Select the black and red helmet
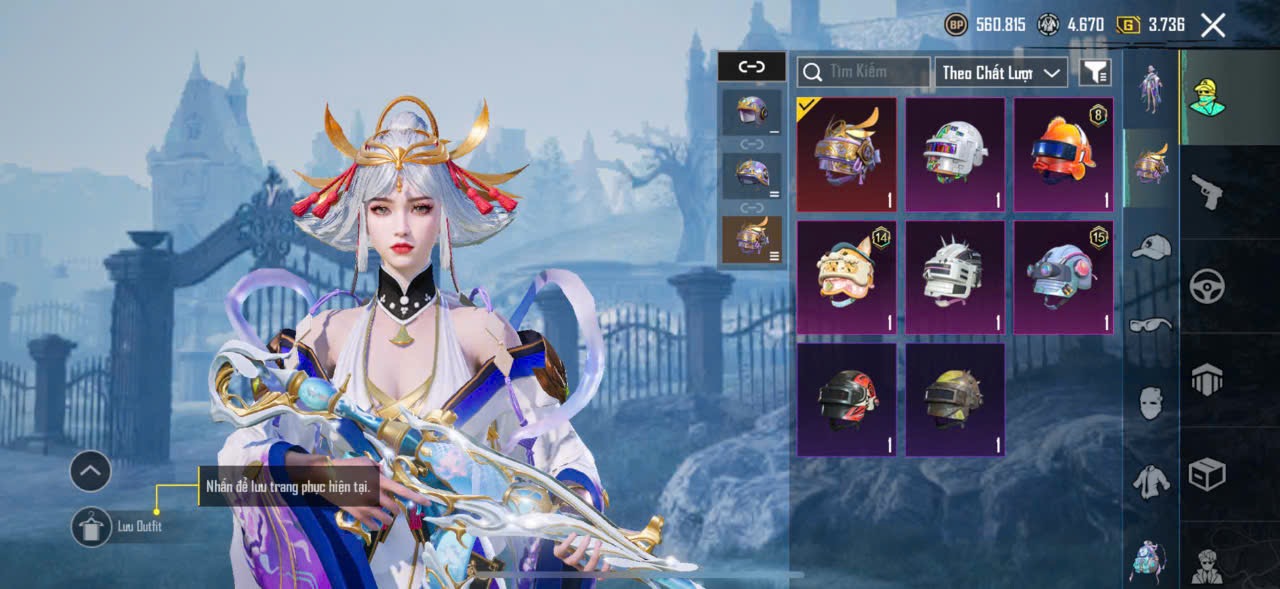Viewport: 1280px width, 589px height. [846, 399]
